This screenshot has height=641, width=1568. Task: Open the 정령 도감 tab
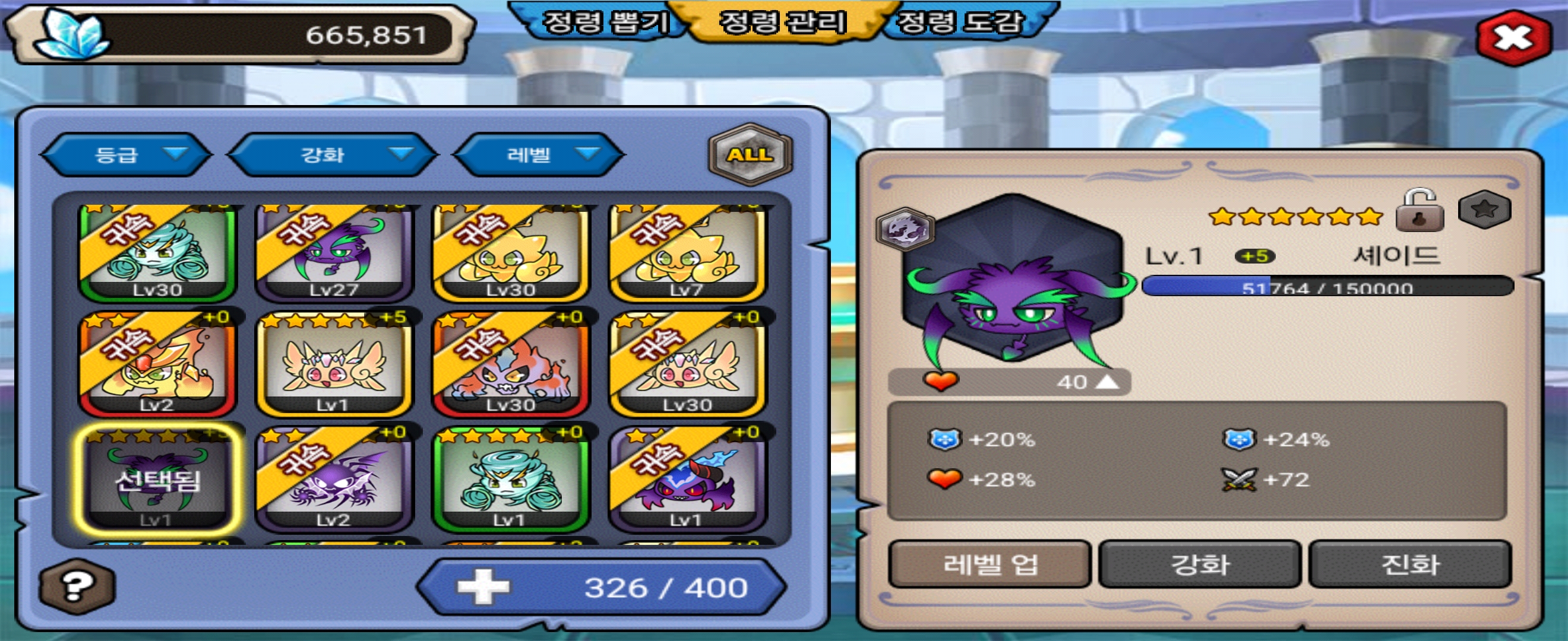(x=961, y=23)
